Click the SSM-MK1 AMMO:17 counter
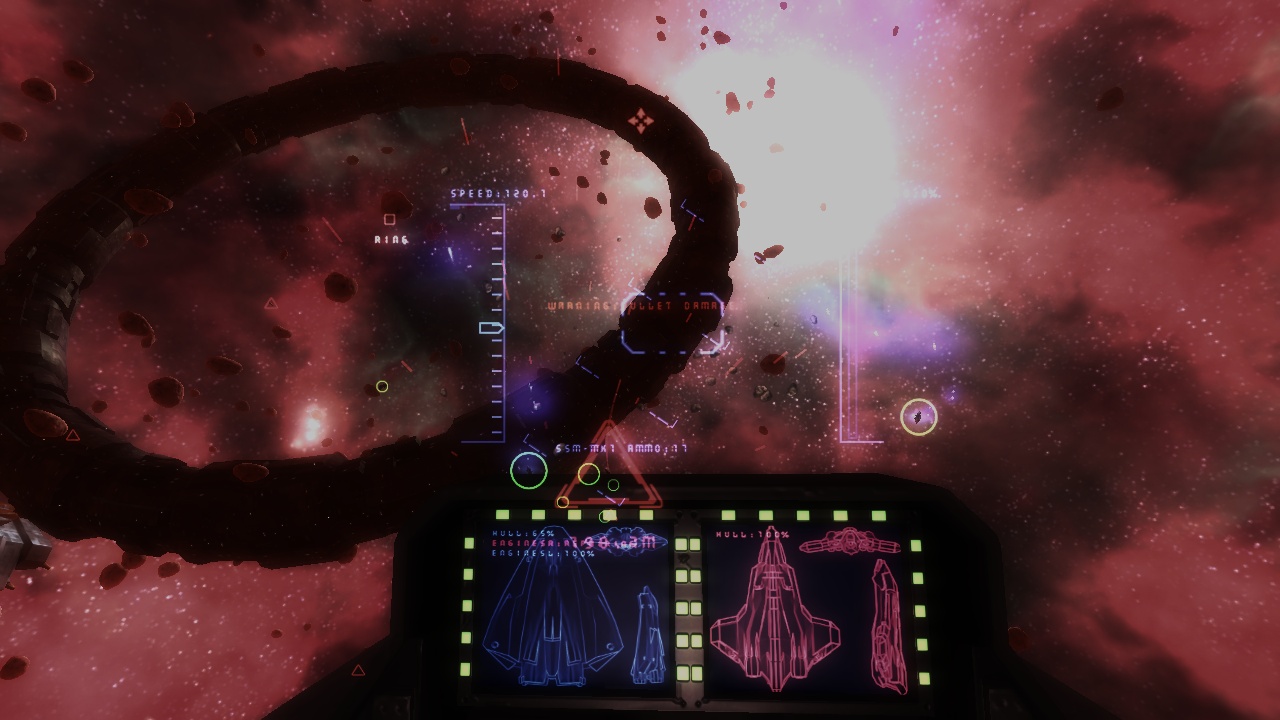The width and height of the screenshot is (1280, 720). click(x=620, y=448)
